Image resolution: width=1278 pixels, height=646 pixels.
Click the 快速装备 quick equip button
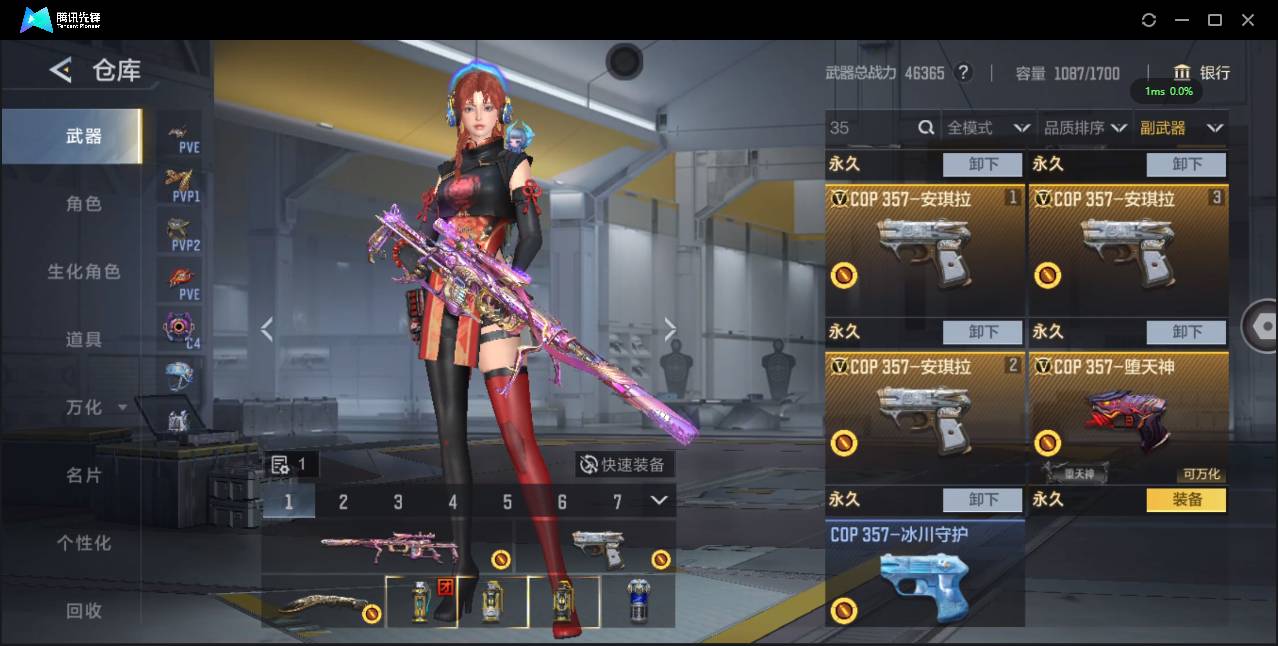pyautogui.click(x=624, y=465)
